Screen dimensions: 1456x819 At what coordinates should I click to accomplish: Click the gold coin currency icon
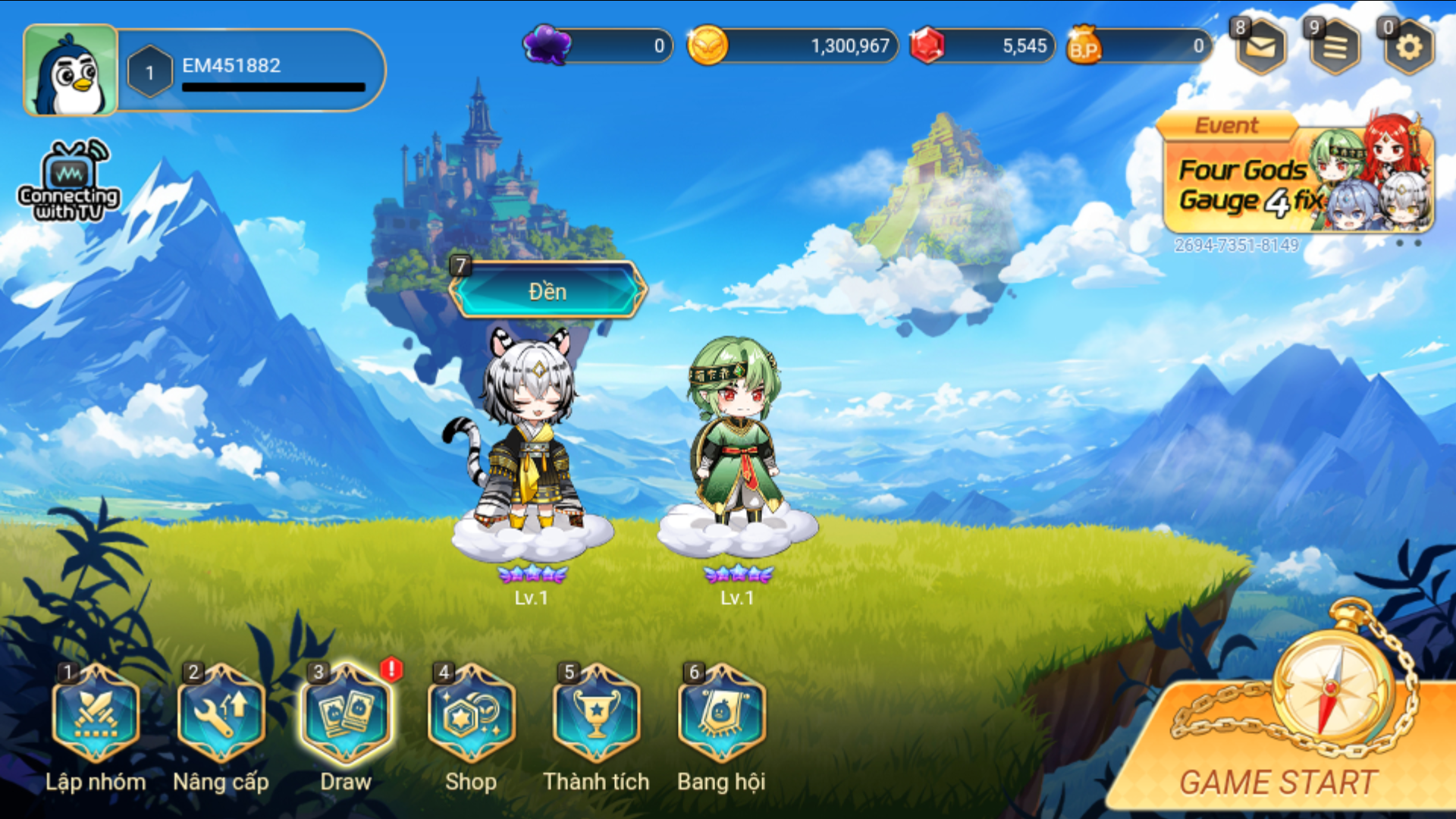(707, 45)
